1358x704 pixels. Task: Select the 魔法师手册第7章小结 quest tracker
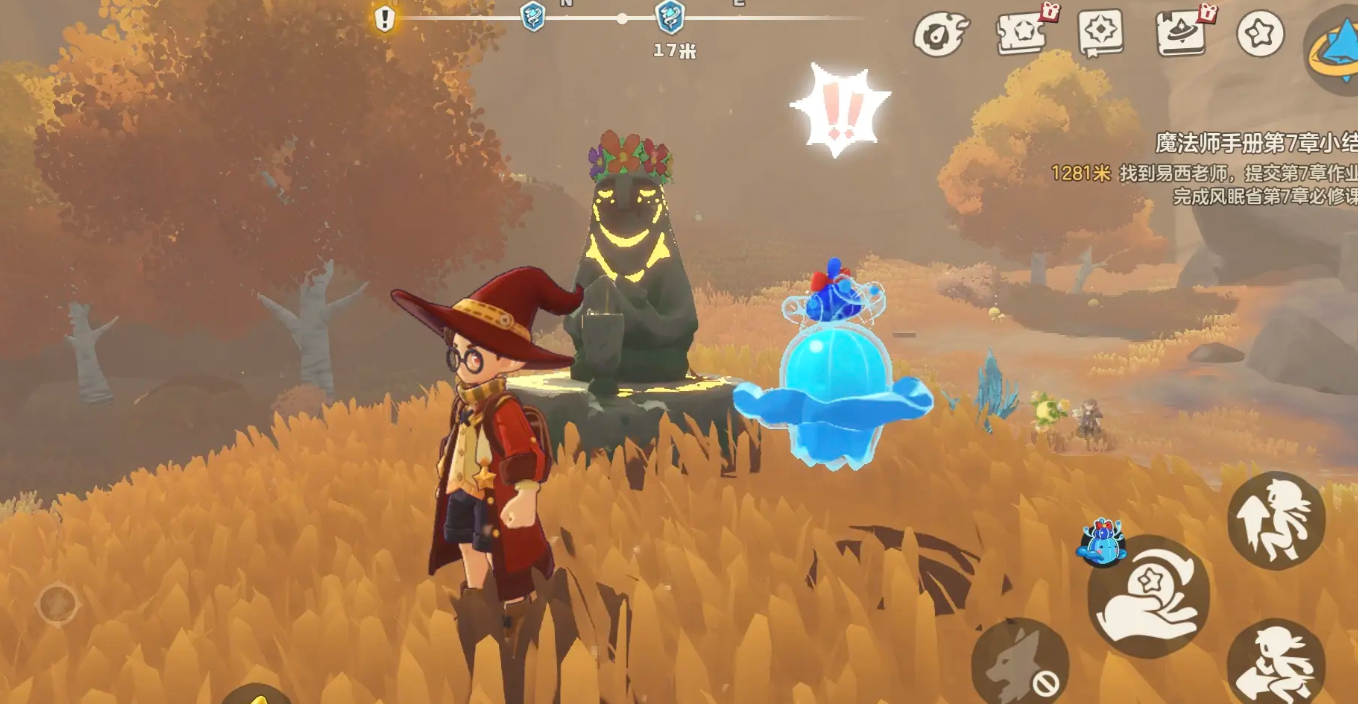pyautogui.click(x=1255, y=143)
